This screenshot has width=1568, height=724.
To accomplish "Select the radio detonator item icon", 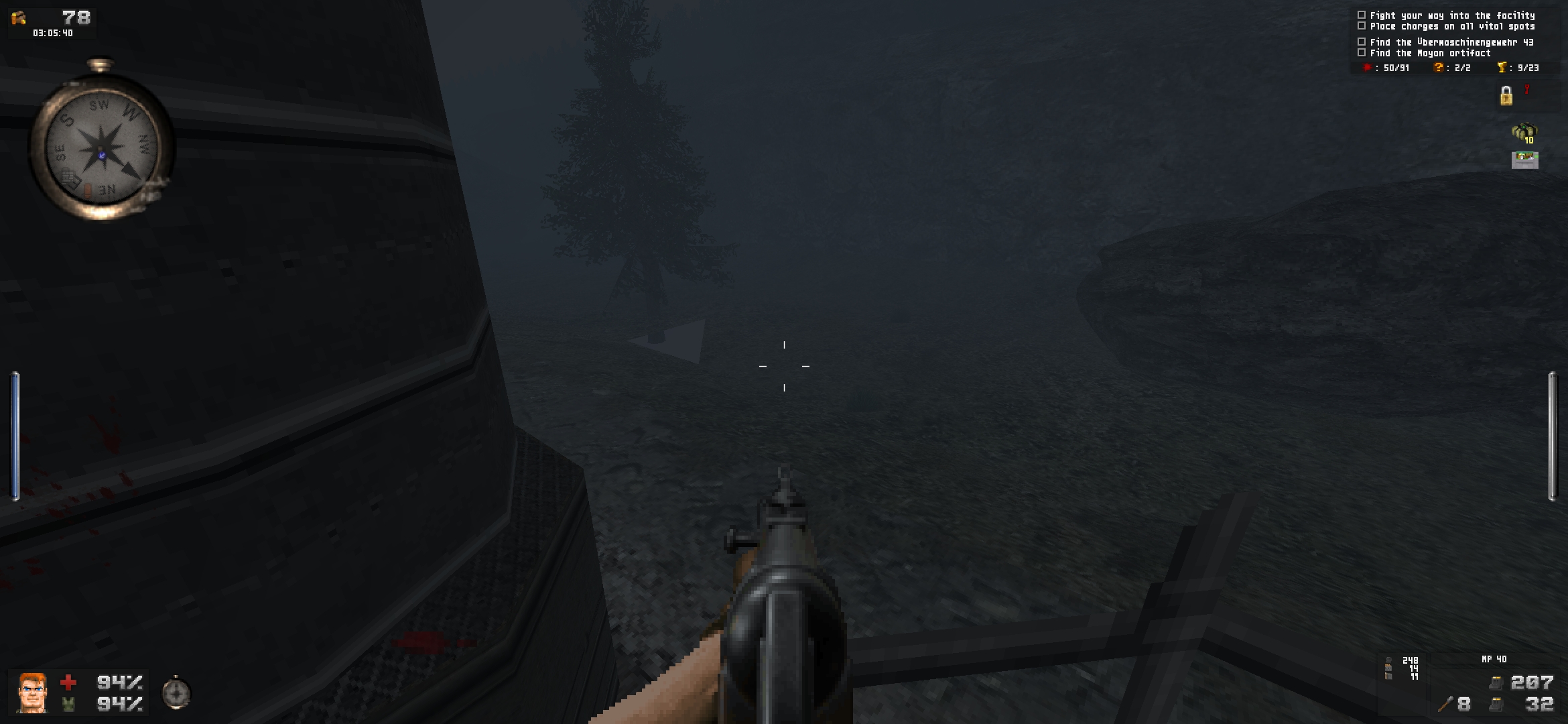I will (1524, 160).
